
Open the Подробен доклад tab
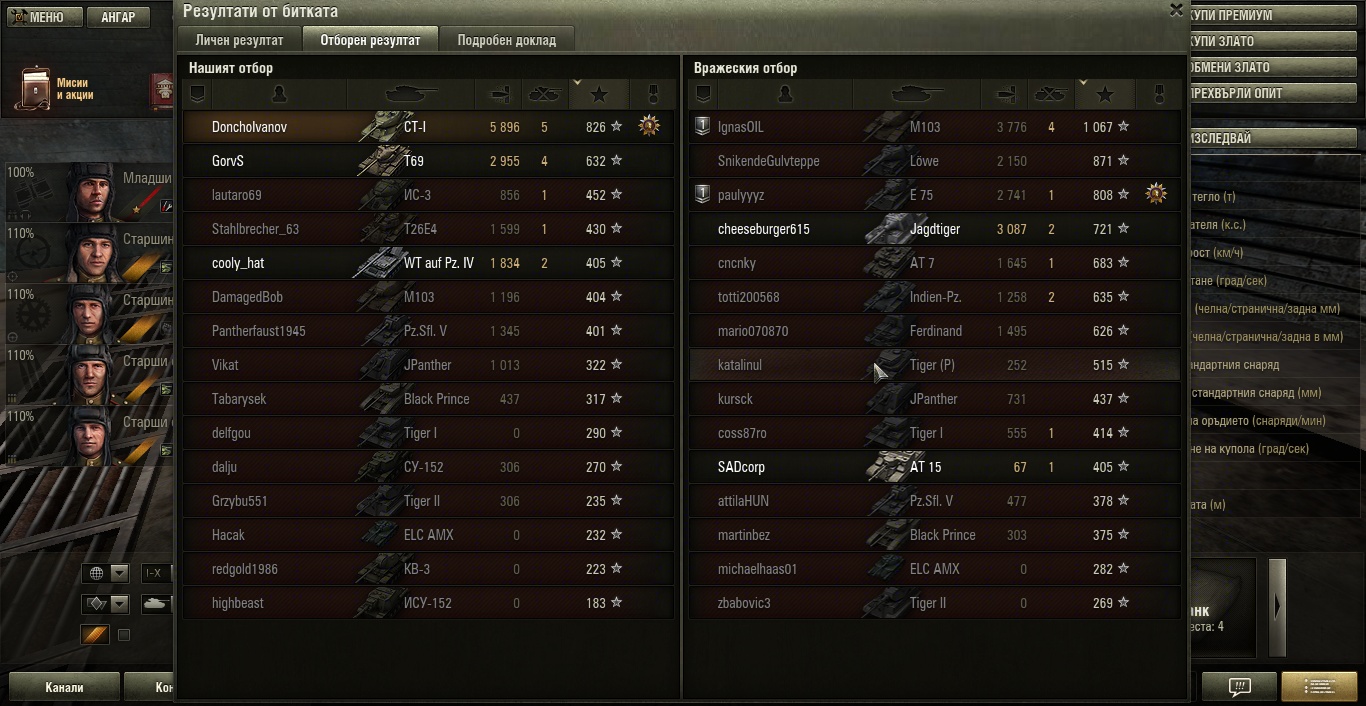(x=507, y=40)
